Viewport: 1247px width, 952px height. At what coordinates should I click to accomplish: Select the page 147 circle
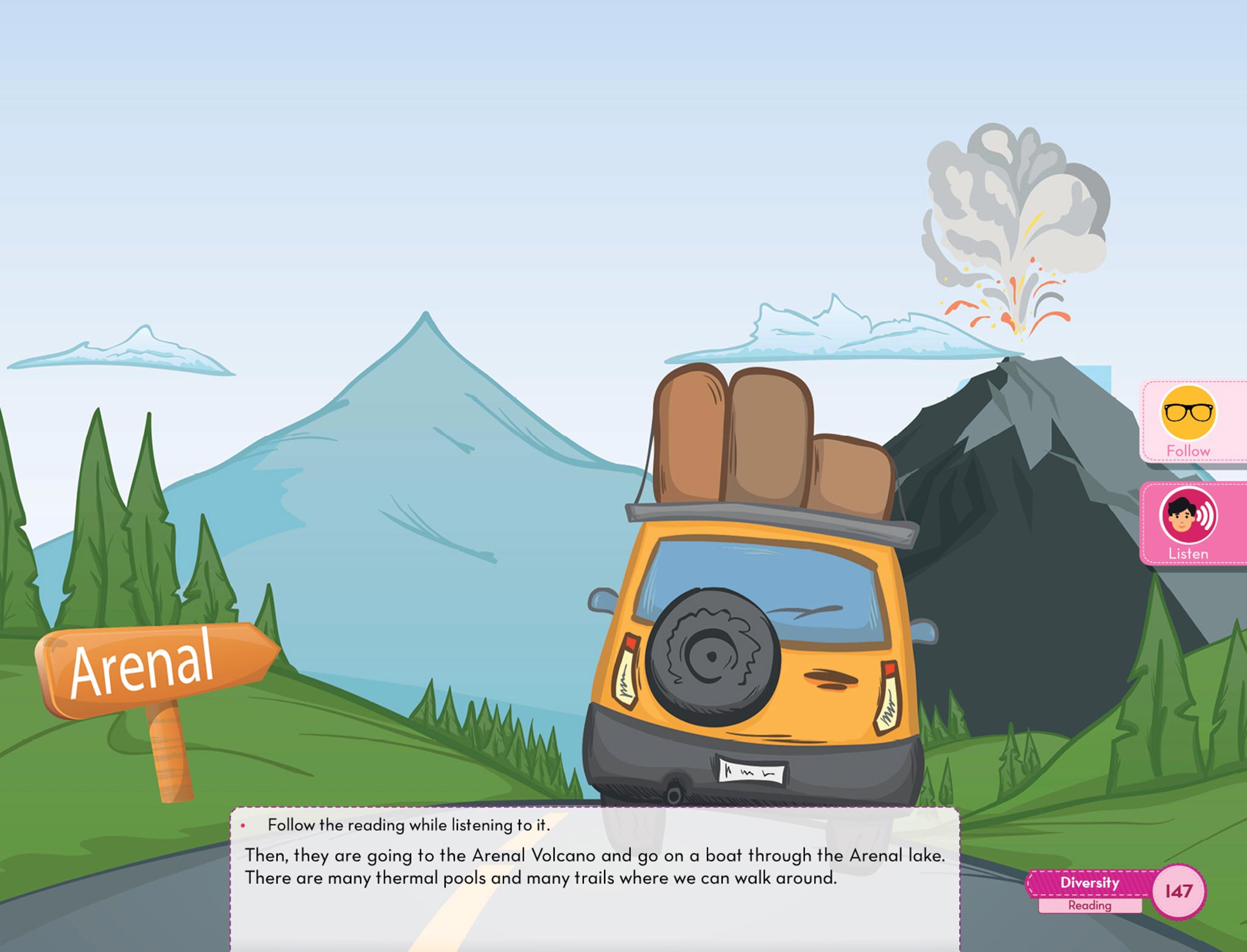(x=1179, y=891)
